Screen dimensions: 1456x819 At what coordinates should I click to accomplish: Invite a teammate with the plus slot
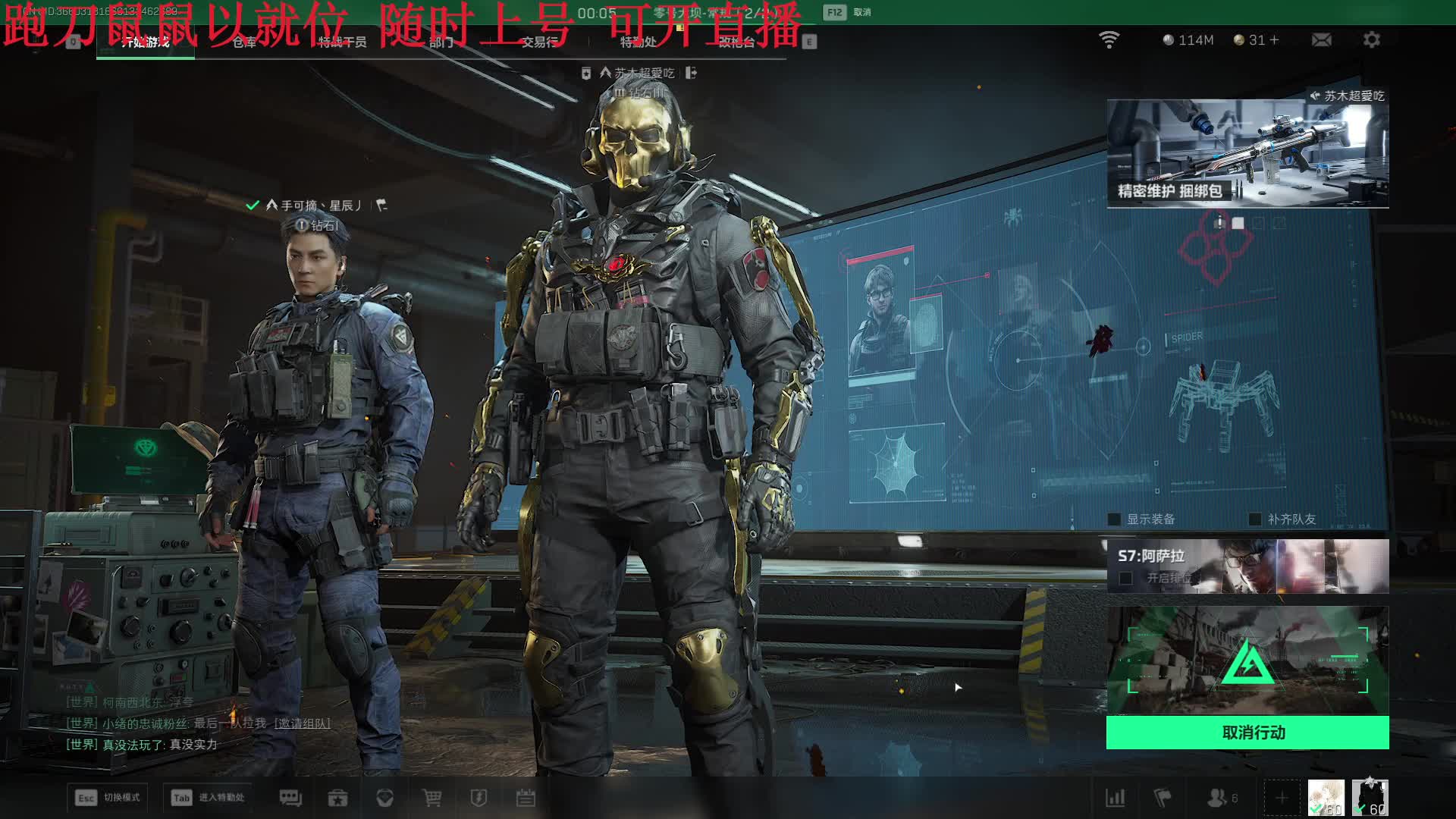(1281, 798)
